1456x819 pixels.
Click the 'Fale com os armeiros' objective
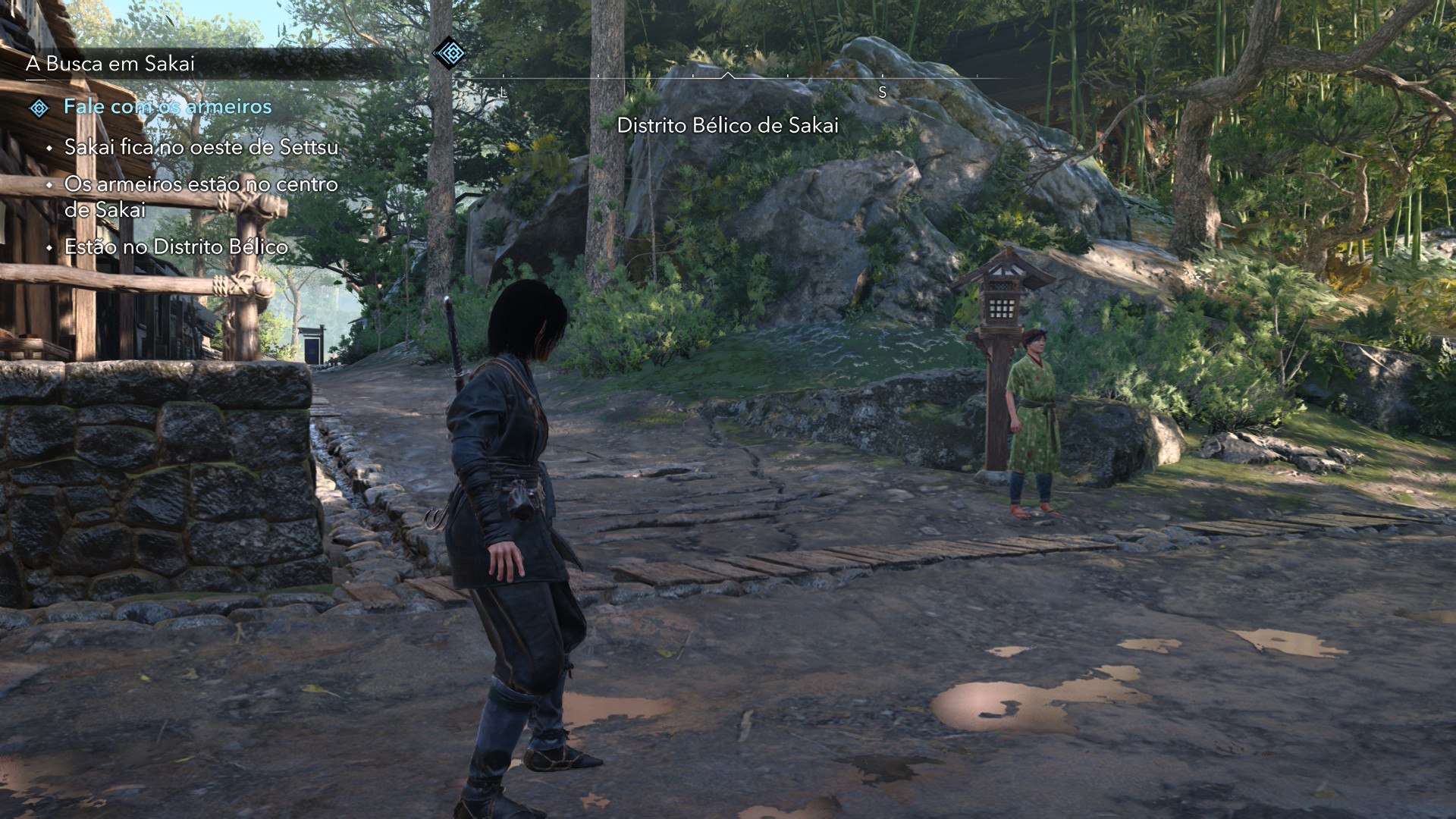(167, 107)
